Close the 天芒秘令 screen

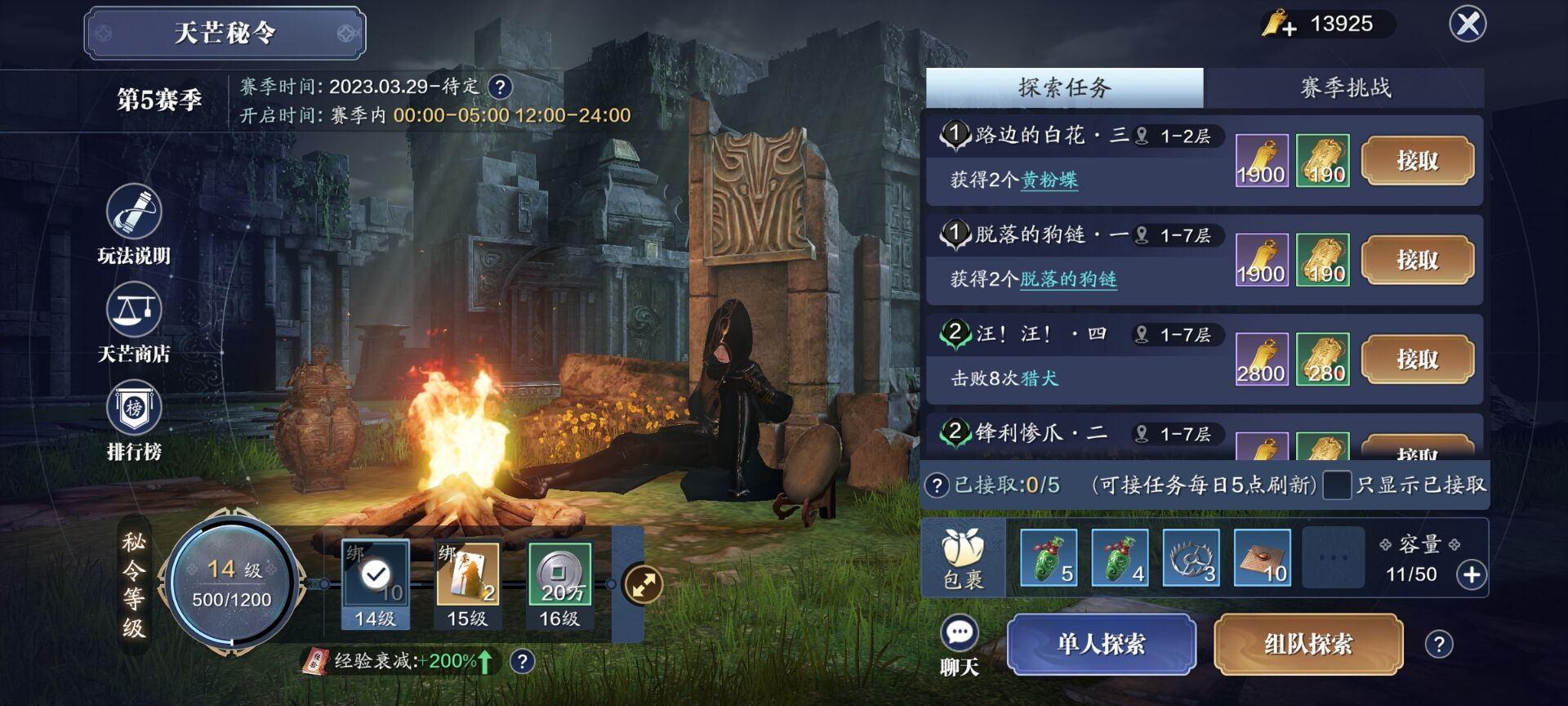[1468, 25]
